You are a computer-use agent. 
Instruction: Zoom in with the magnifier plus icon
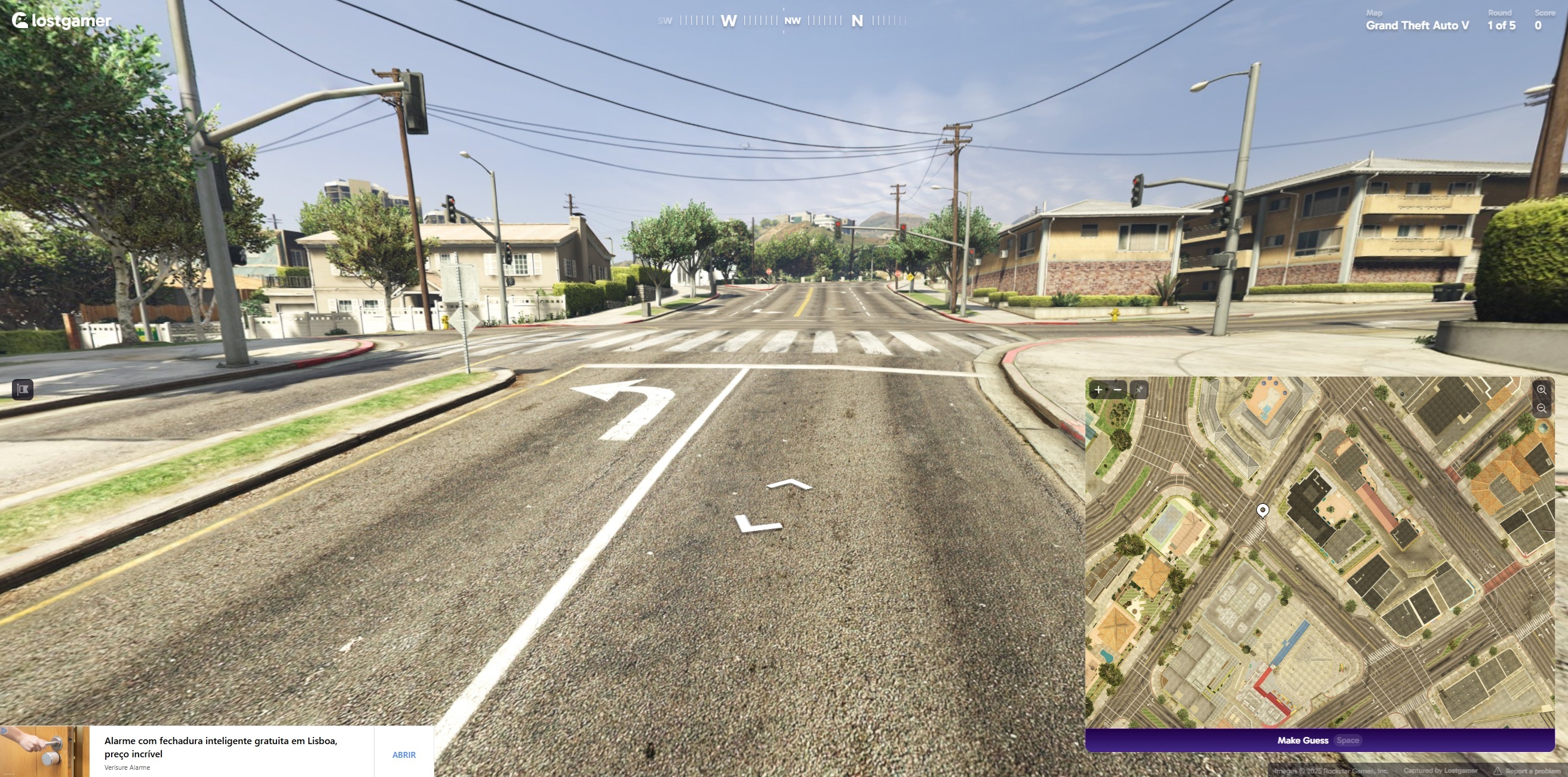coord(1541,390)
